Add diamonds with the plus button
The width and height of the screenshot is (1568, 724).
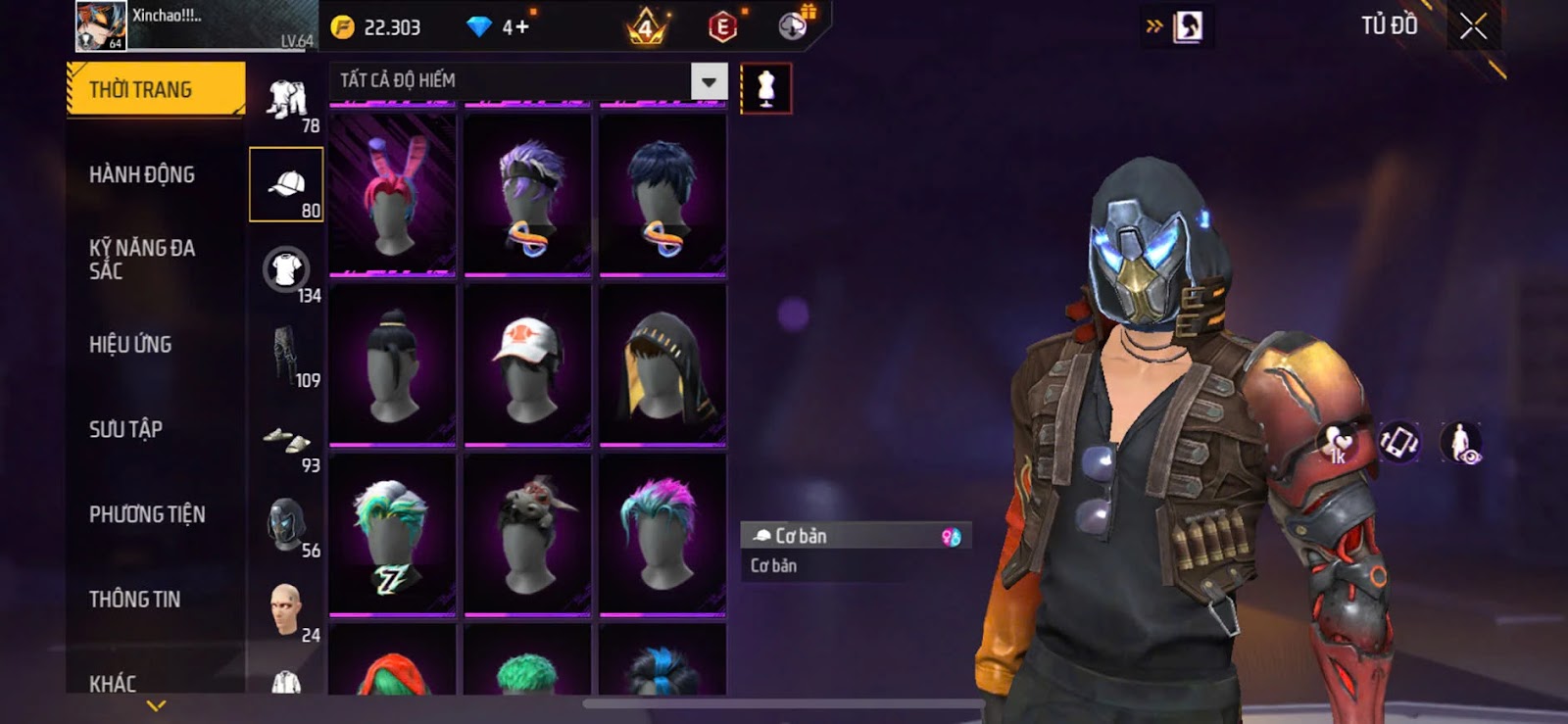522,27
